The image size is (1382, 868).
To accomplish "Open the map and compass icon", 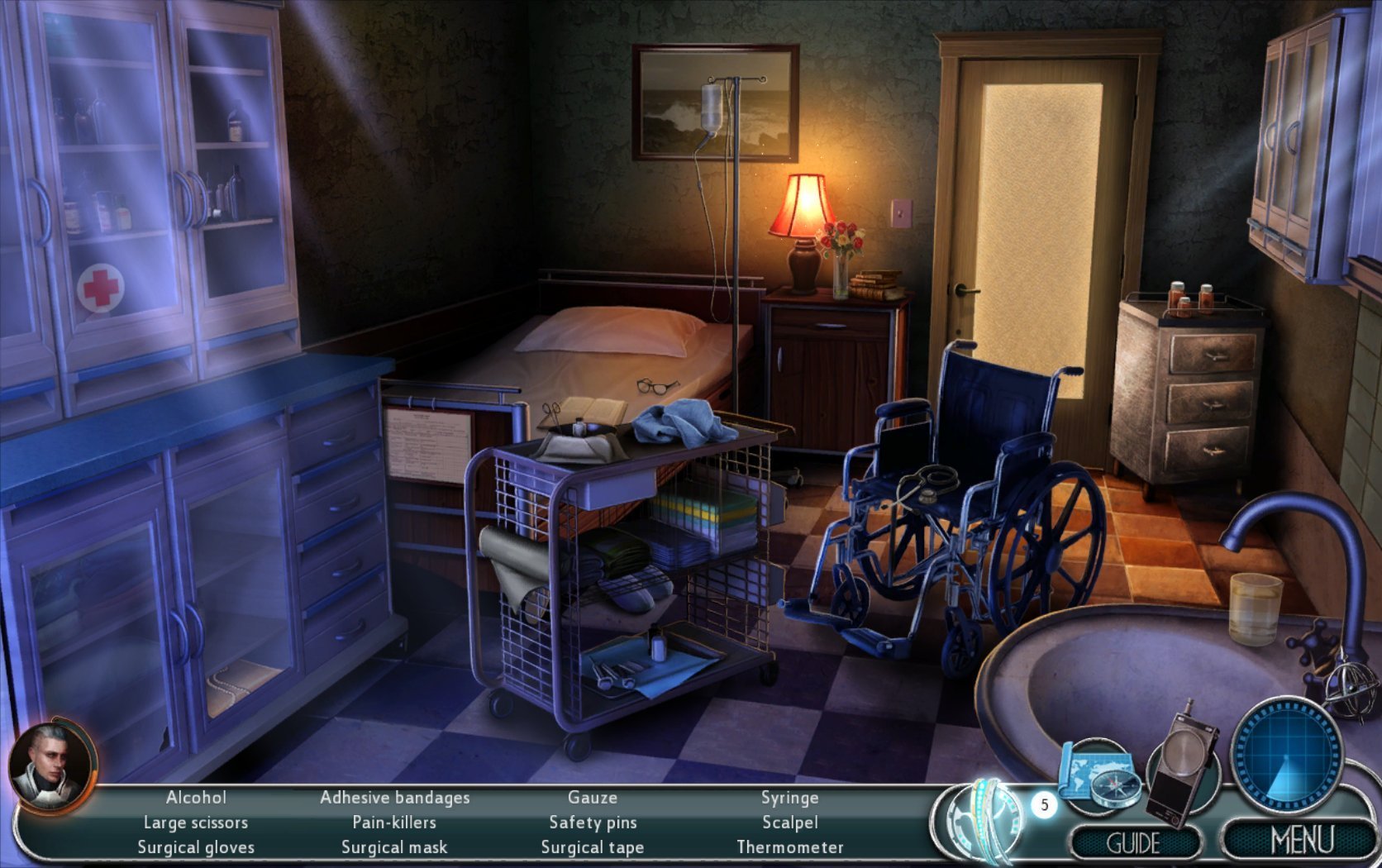I will [x=1097, y=774].
